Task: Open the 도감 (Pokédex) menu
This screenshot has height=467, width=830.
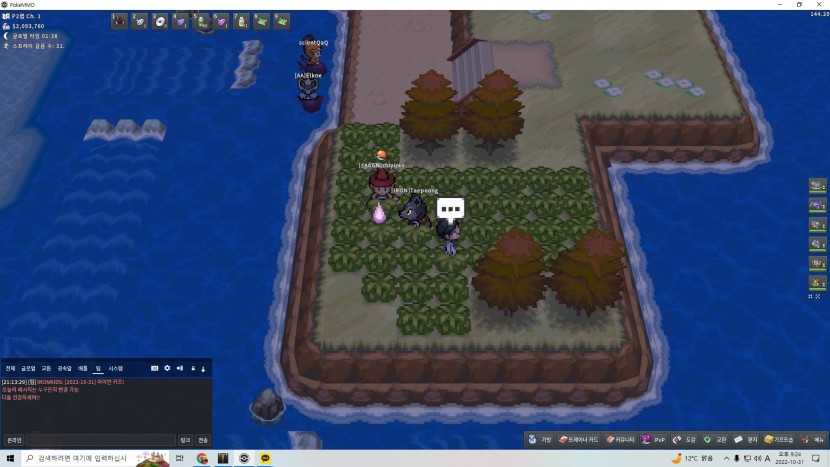Action: tap(686, 439)
